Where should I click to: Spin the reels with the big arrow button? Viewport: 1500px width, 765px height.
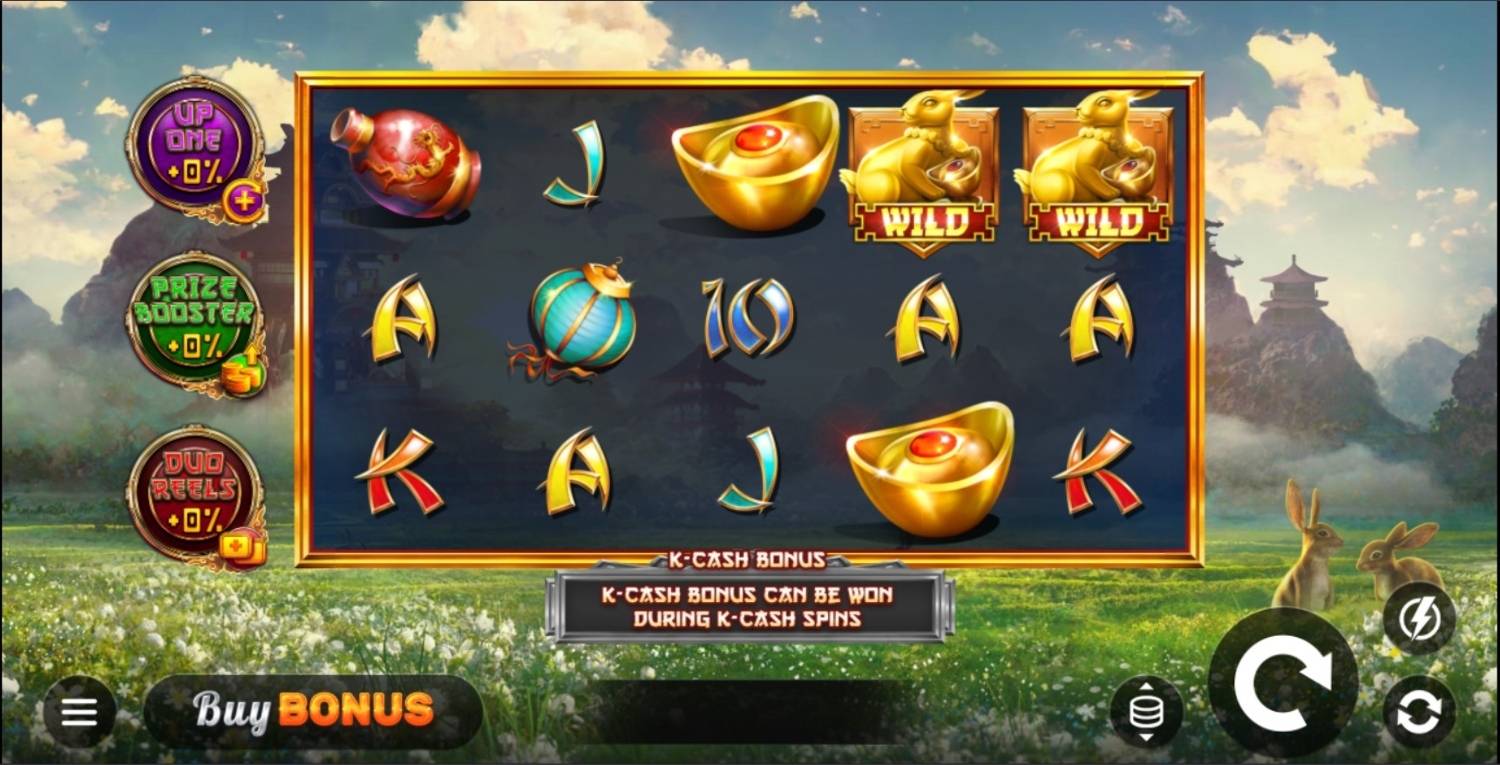[x=1283, y=682]
